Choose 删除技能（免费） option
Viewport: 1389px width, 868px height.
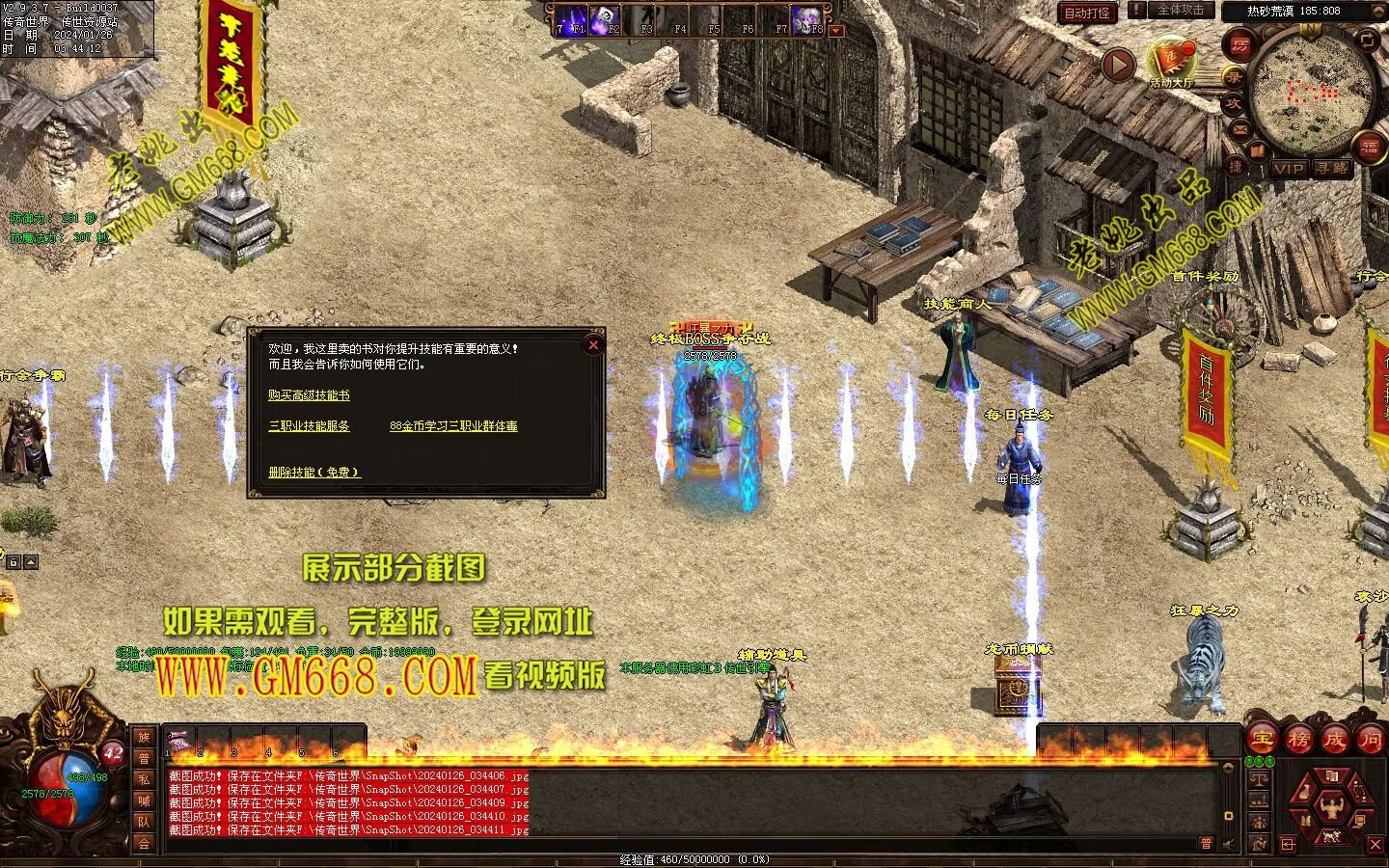[x=314, y=472]
